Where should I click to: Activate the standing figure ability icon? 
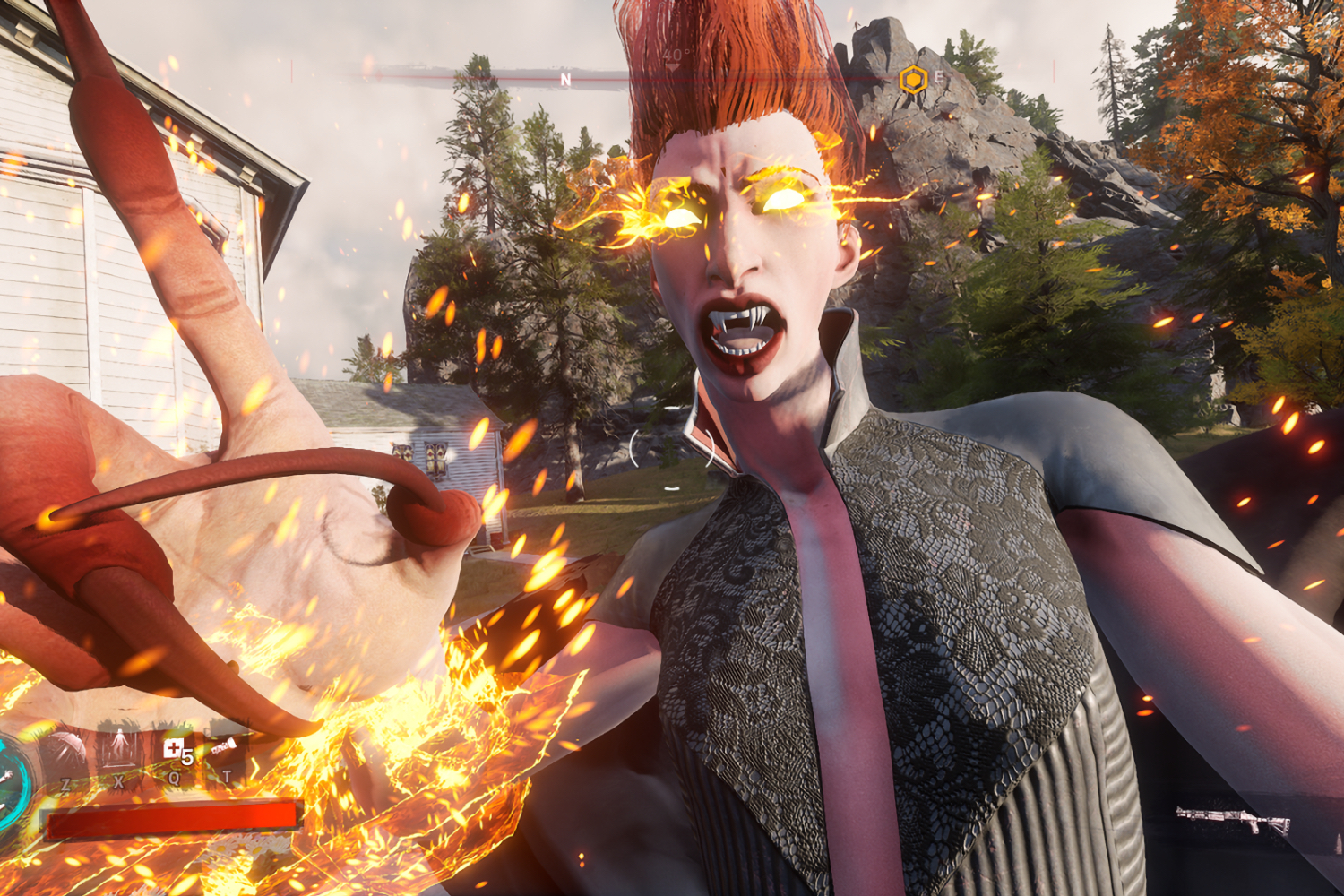click(x=119, y=748)
